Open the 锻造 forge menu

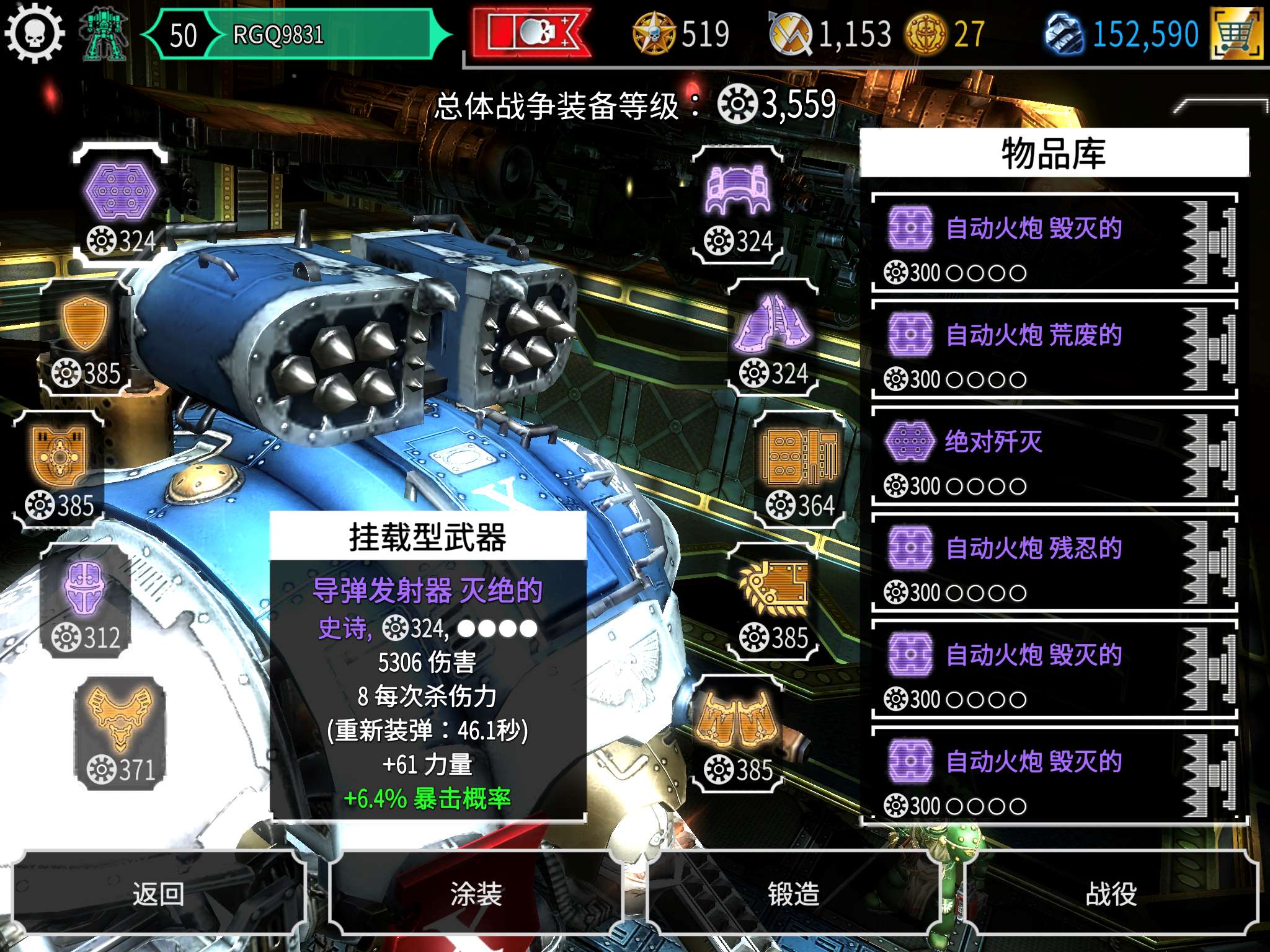pyautogui.click(x=793, y=893)
